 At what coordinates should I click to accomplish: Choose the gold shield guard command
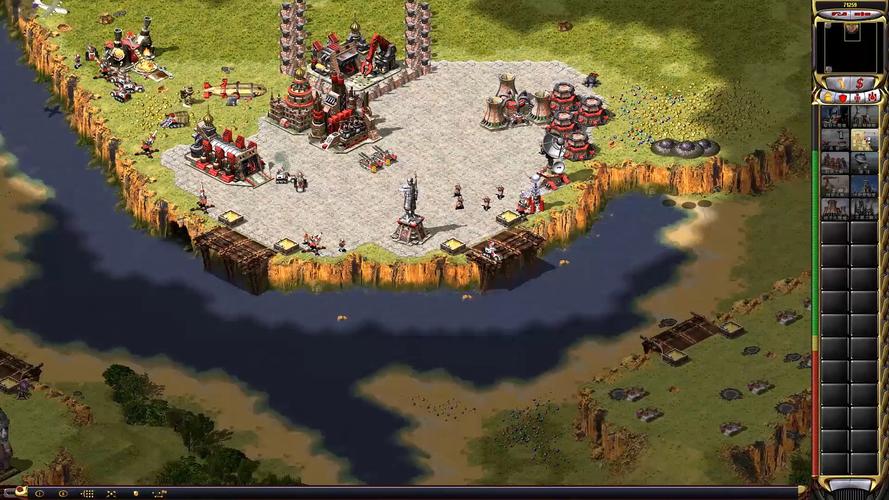tap(135, 493)
